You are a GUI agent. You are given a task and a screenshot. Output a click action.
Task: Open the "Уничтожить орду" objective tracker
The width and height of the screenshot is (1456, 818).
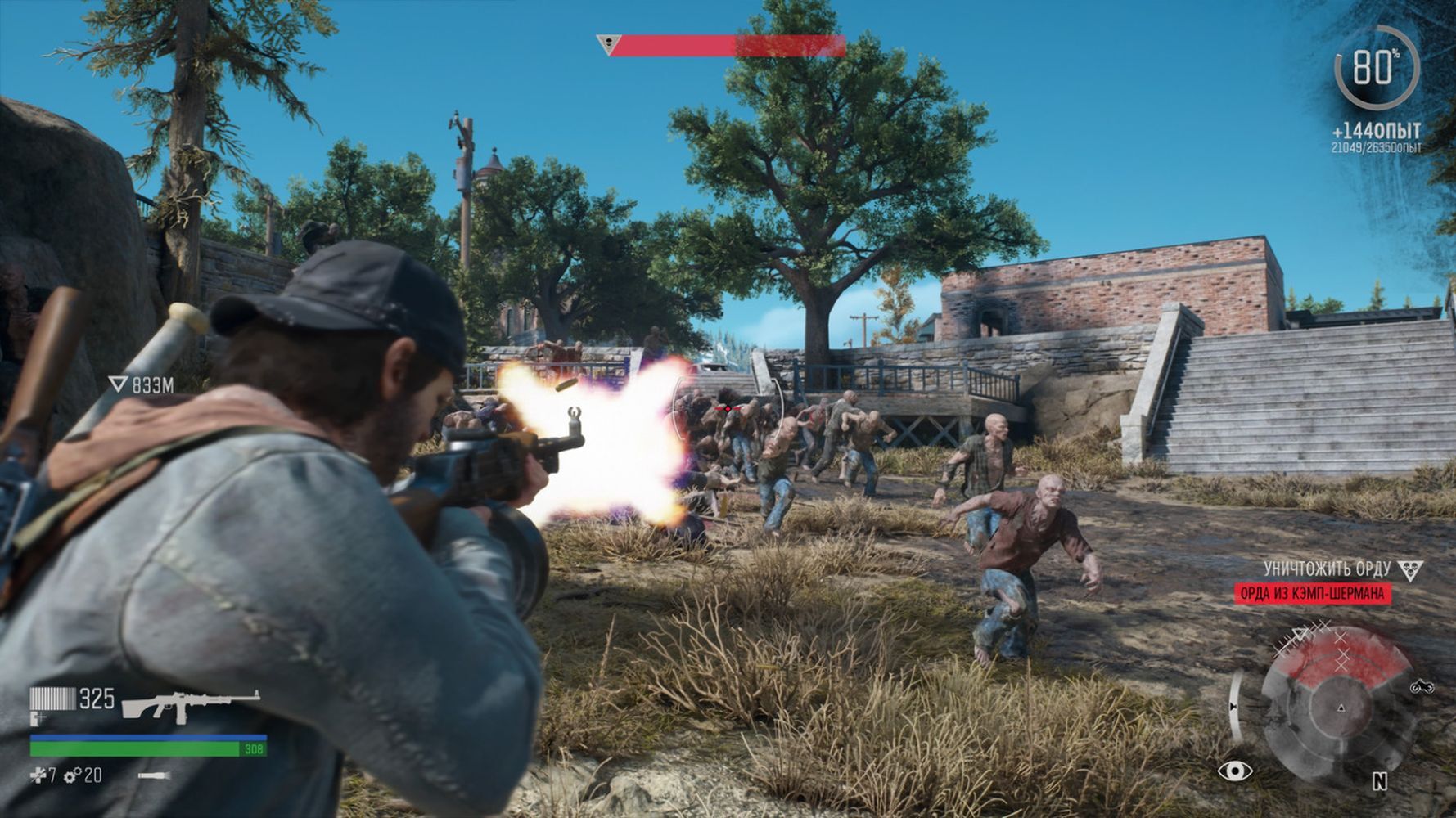click(1327, 569)
